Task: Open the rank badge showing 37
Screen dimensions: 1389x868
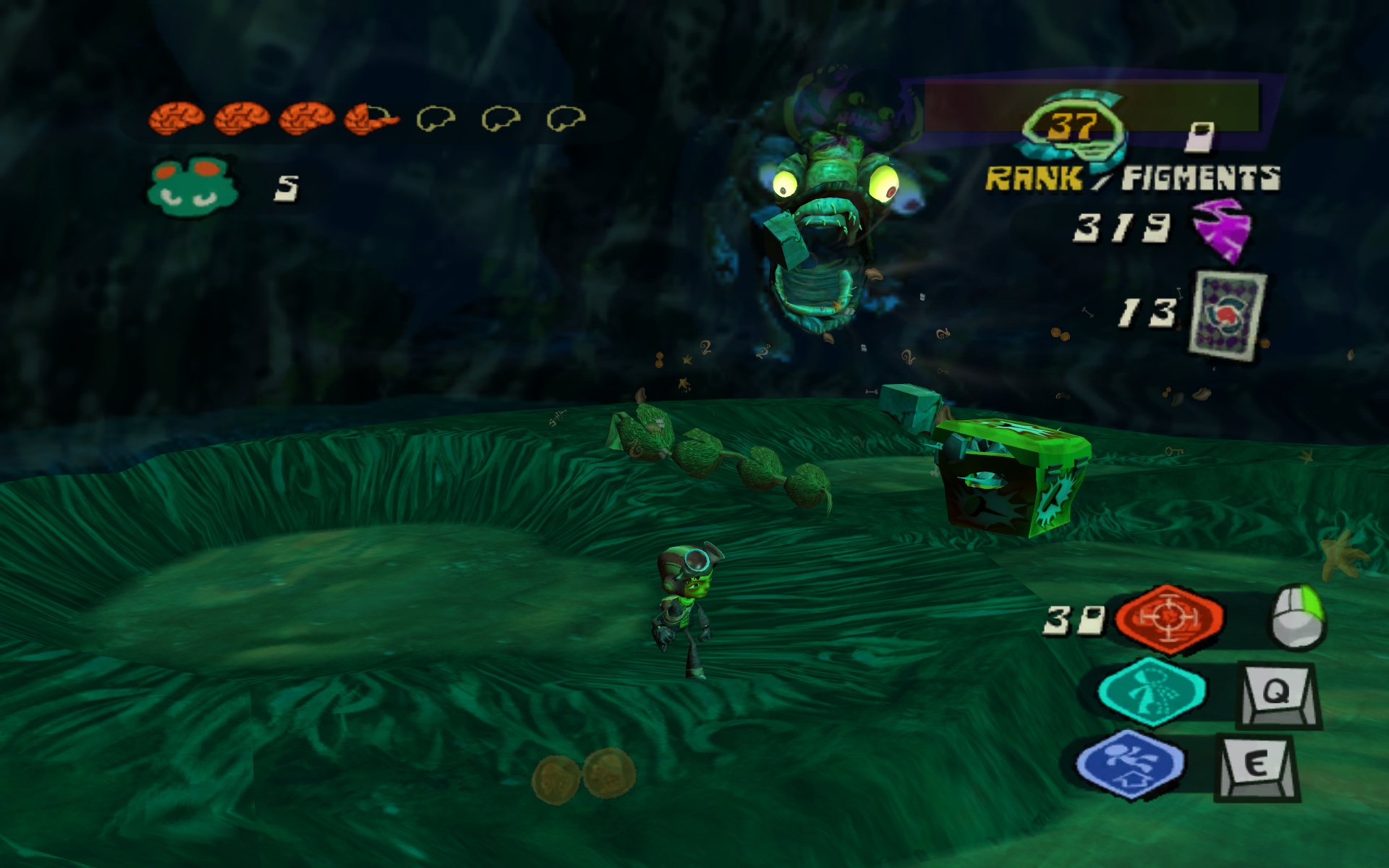Action: pos(1073,127)
